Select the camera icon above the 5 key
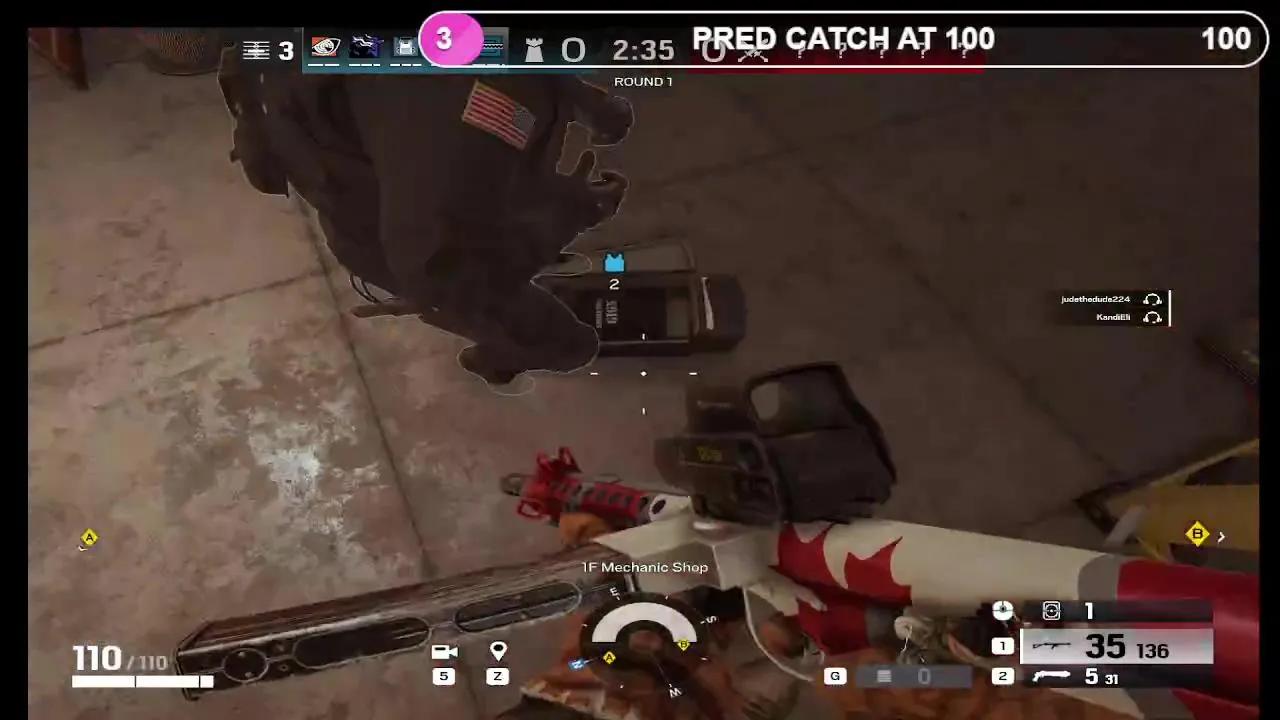The image size is (1280, 720). pos(443,650)
